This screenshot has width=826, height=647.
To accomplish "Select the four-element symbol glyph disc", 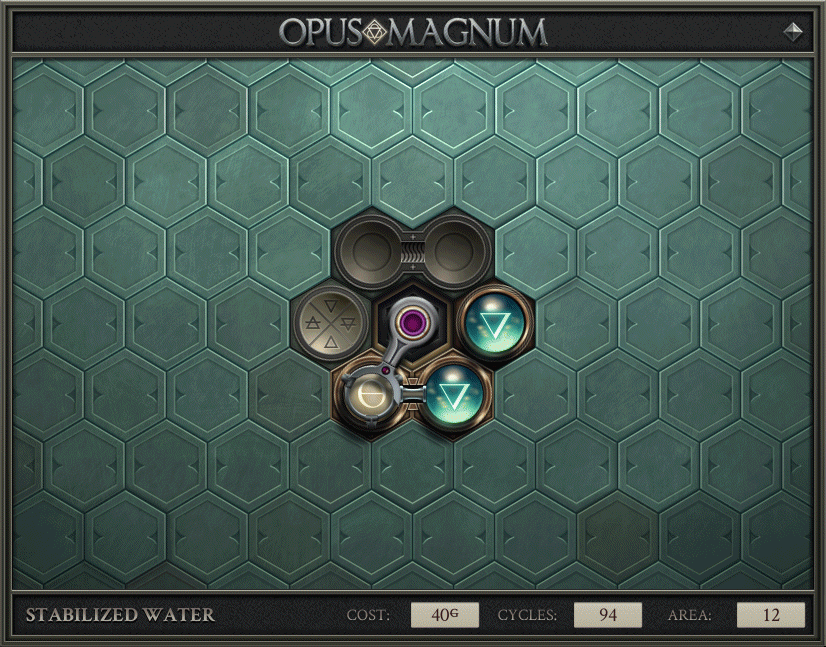I will 330,325.
